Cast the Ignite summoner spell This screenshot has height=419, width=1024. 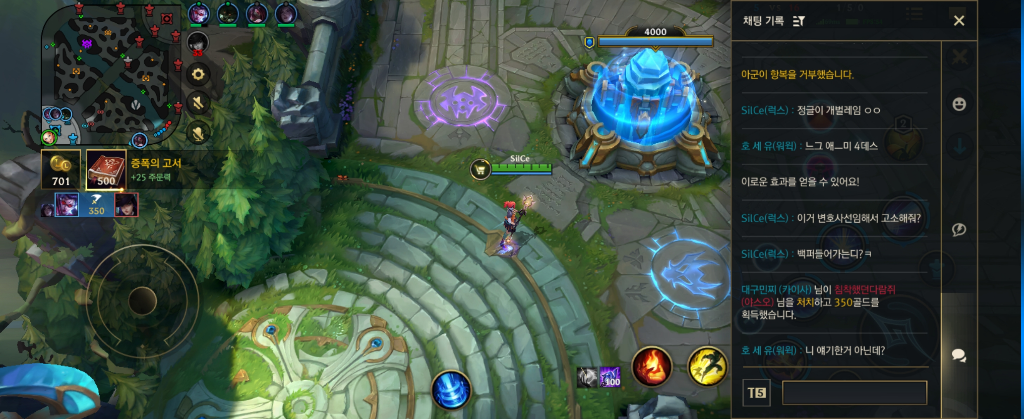pos(651,367)
